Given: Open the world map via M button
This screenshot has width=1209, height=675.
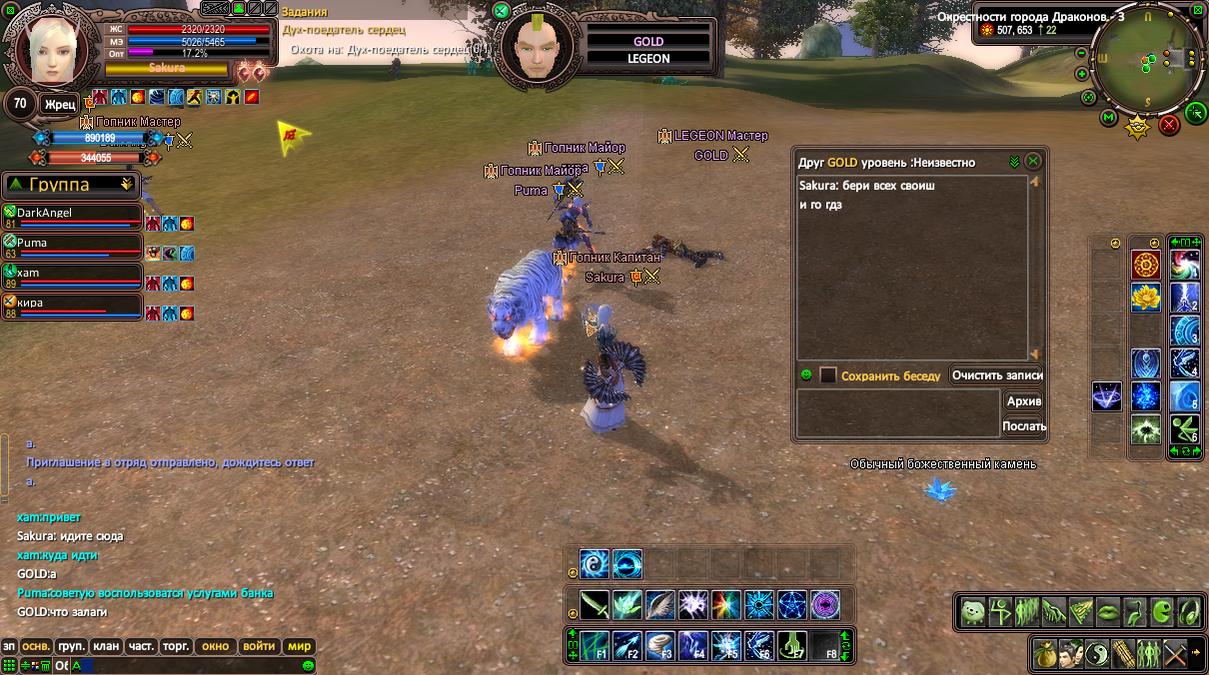Looking at the screenshot, I should point(1108,118).
